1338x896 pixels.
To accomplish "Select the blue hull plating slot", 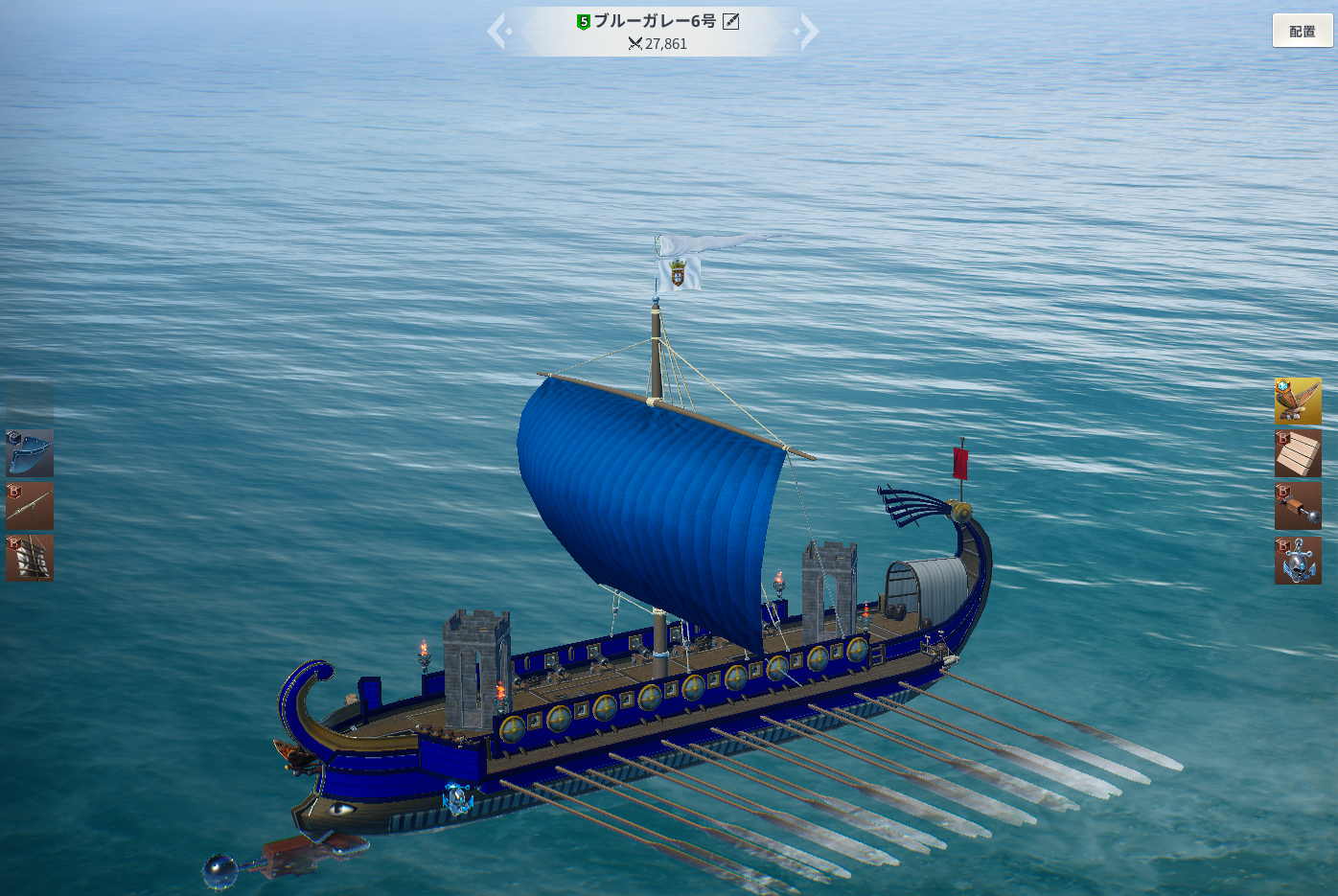I will [30, 453].
